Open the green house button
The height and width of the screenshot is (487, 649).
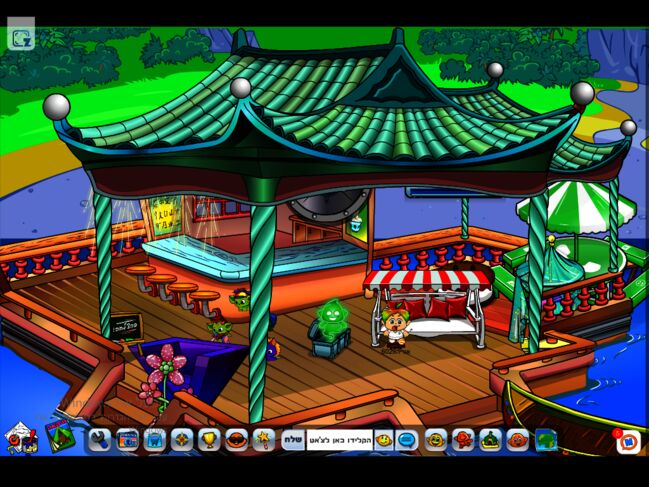coord(490,439)
